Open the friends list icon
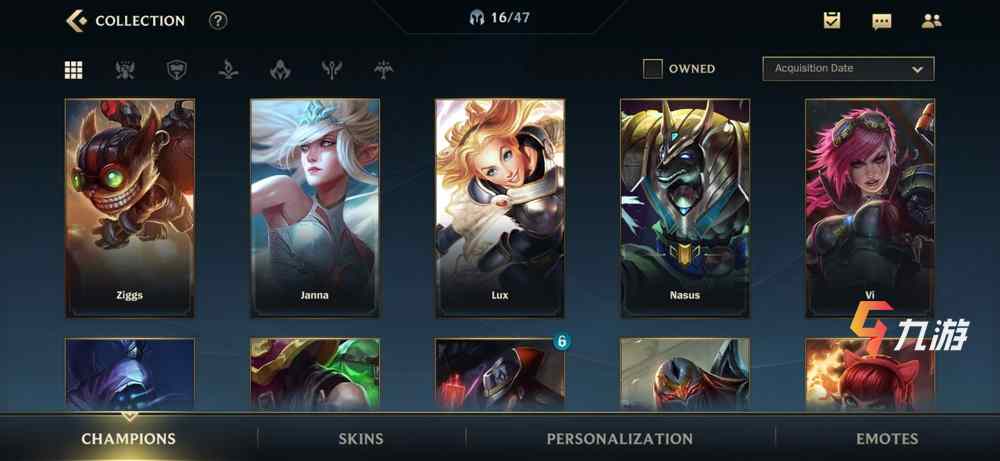The image size is (1000, 461). tap(931, 20)
